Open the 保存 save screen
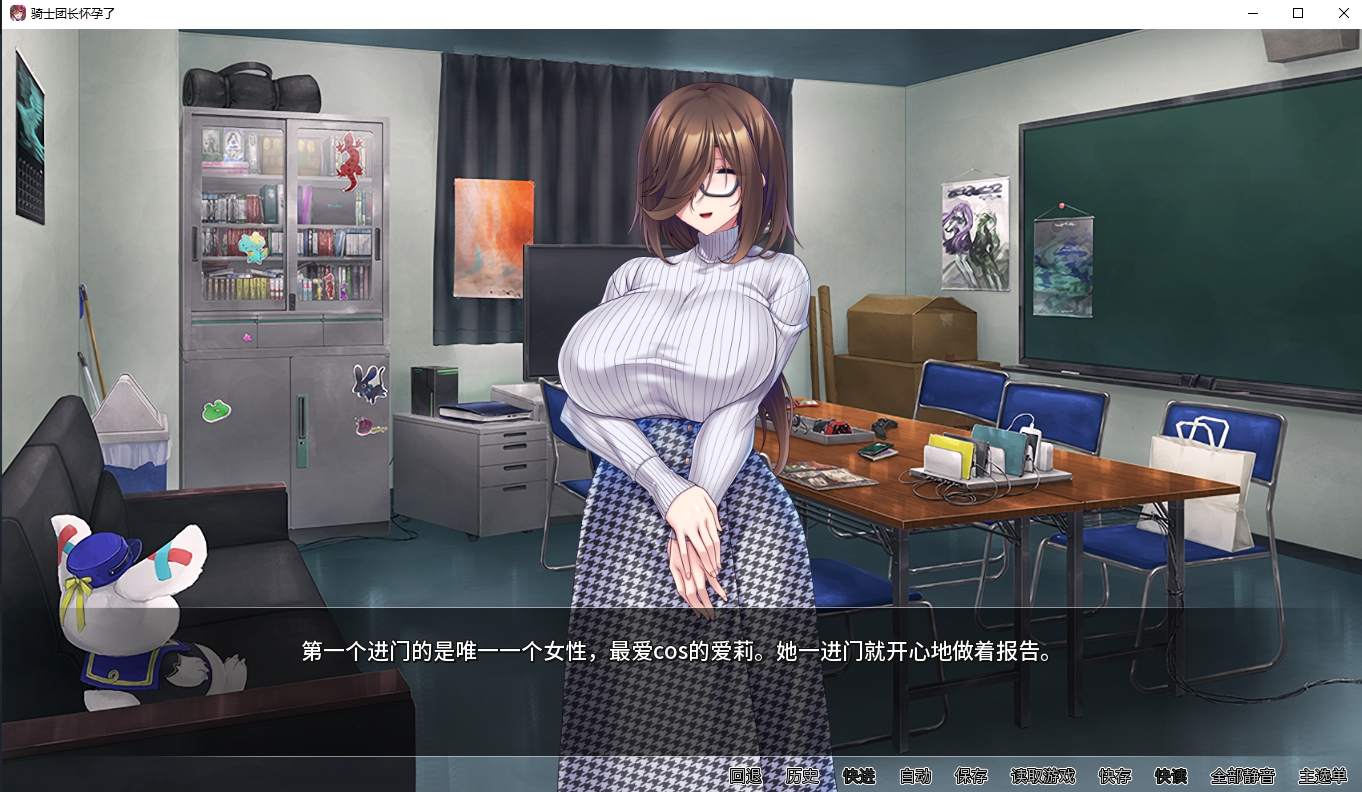 (x=971, y=776)
